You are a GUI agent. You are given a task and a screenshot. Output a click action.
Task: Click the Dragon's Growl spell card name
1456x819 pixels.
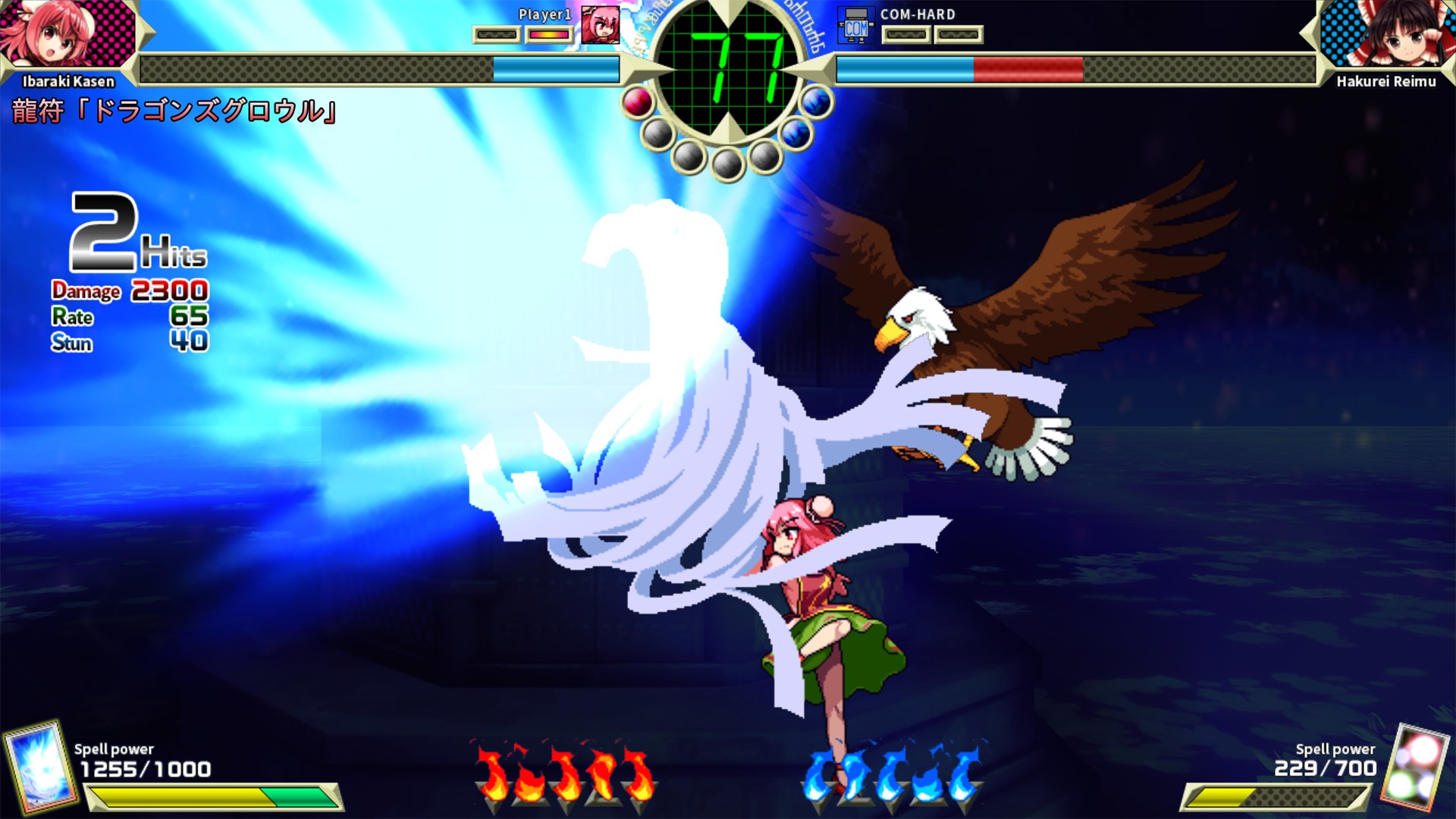click(171, 108)
